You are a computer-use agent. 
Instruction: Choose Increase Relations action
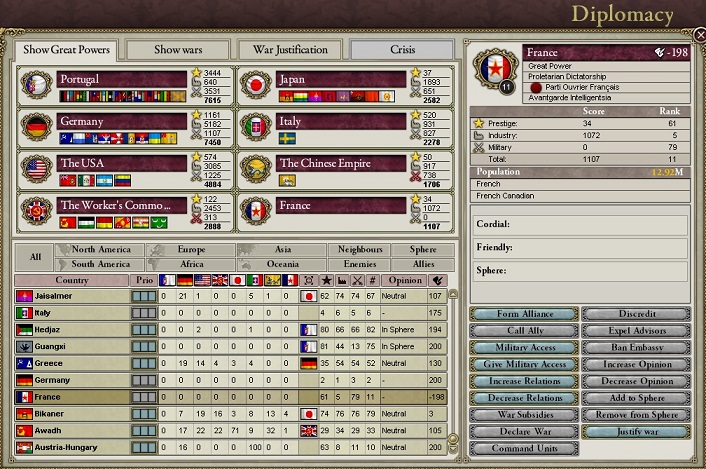pyautogui.click(x=524, y=381)
